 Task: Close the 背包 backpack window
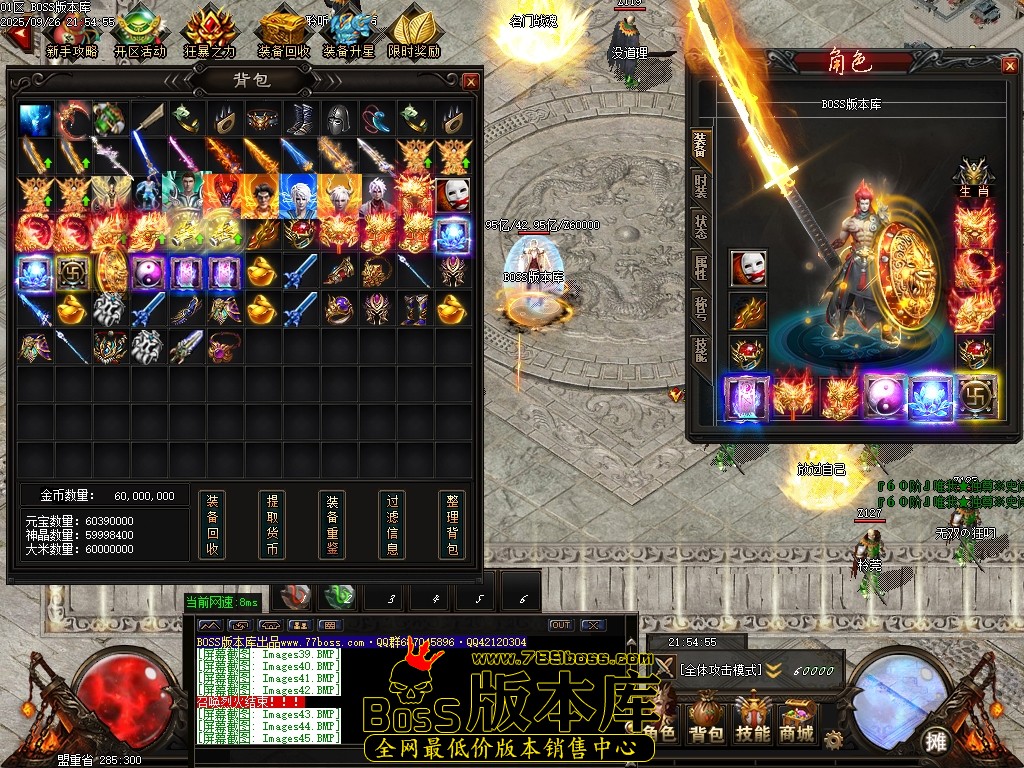(471, 81)
